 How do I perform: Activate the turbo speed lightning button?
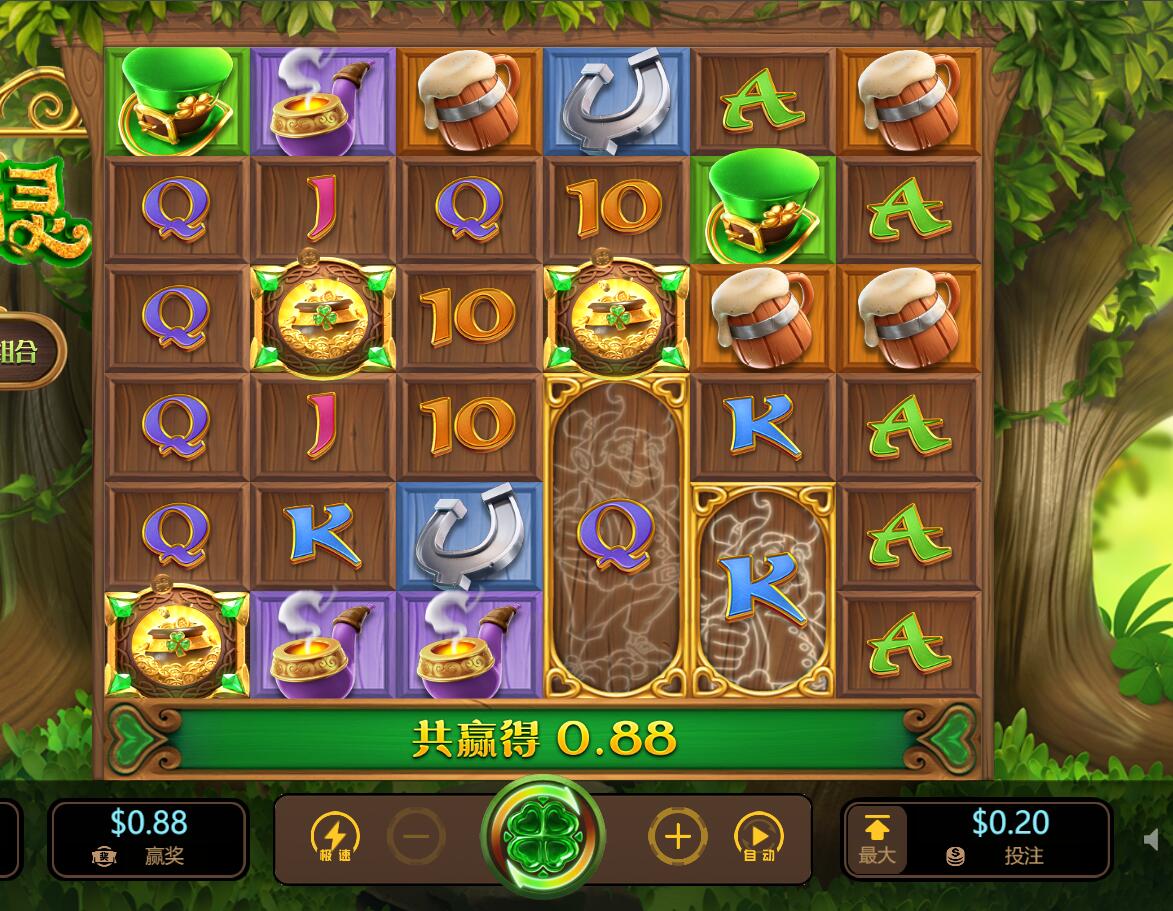[335, 837]
